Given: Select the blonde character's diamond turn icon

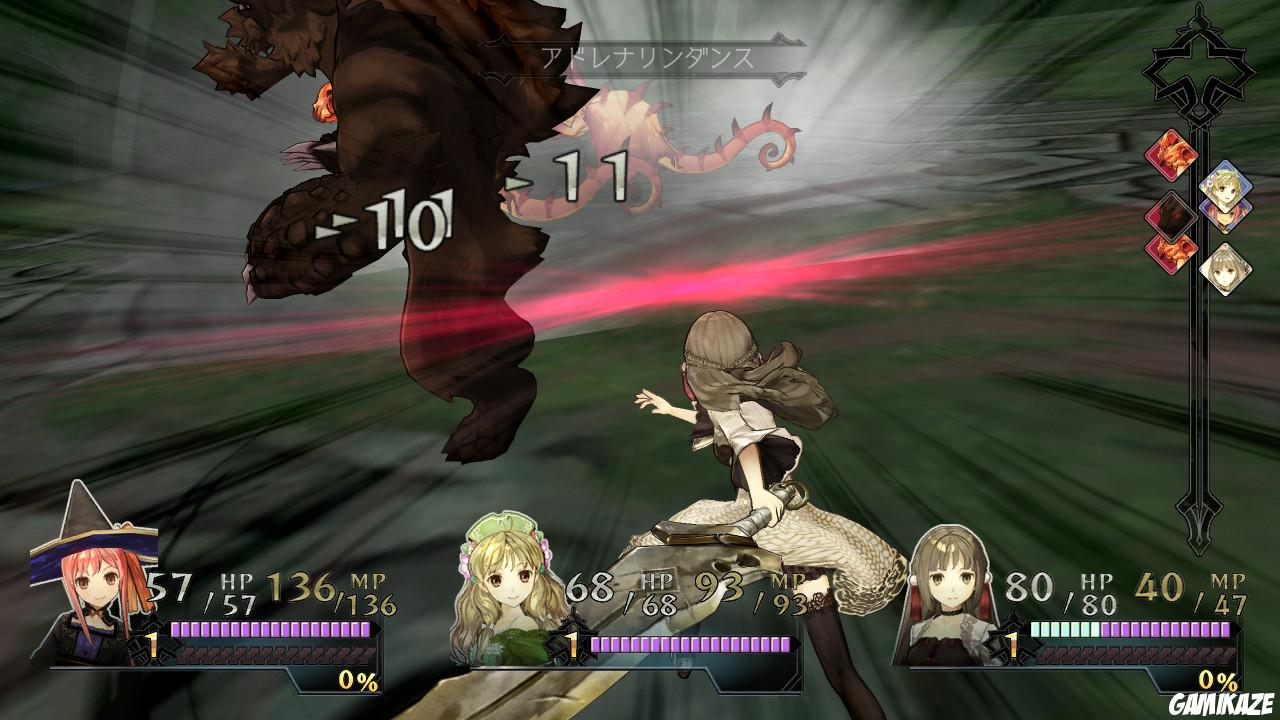Looking at the screenshot, I should click(x=1224, y=184).
